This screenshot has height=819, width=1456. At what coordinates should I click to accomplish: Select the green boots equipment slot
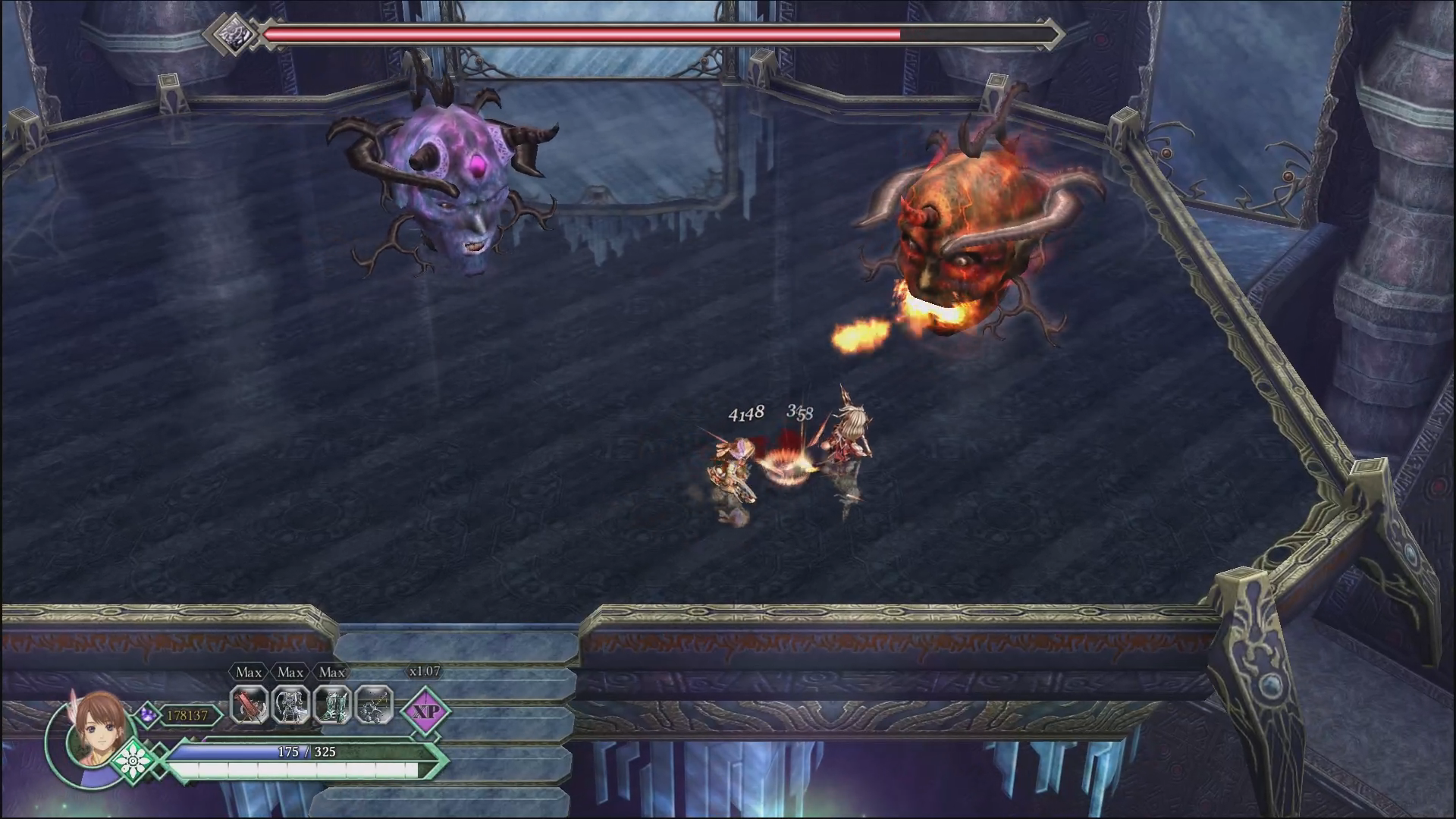332,706
